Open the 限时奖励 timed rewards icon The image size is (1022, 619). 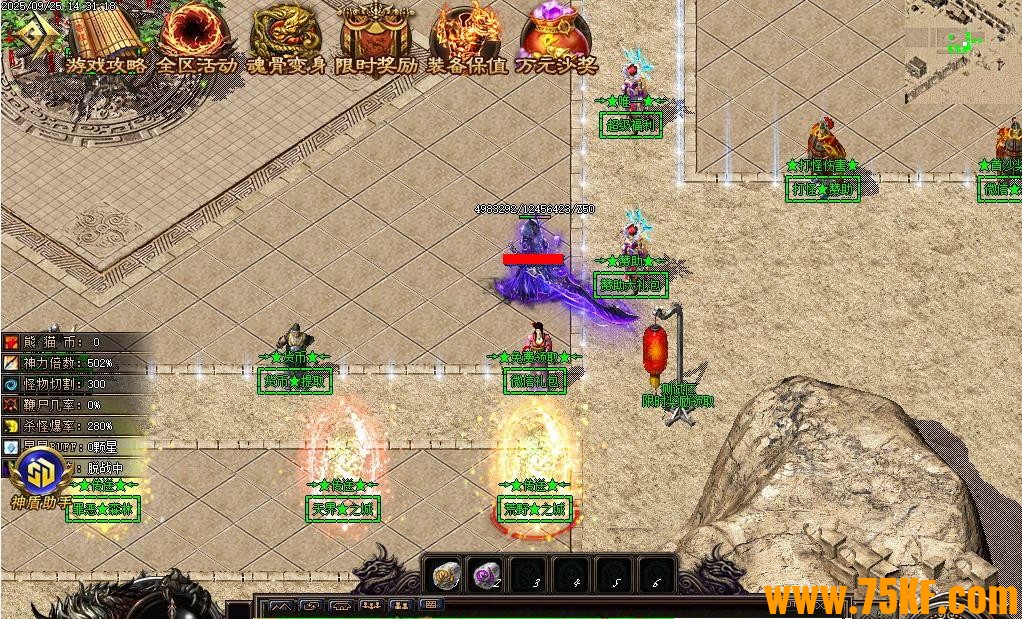click(x=376, y=35)
